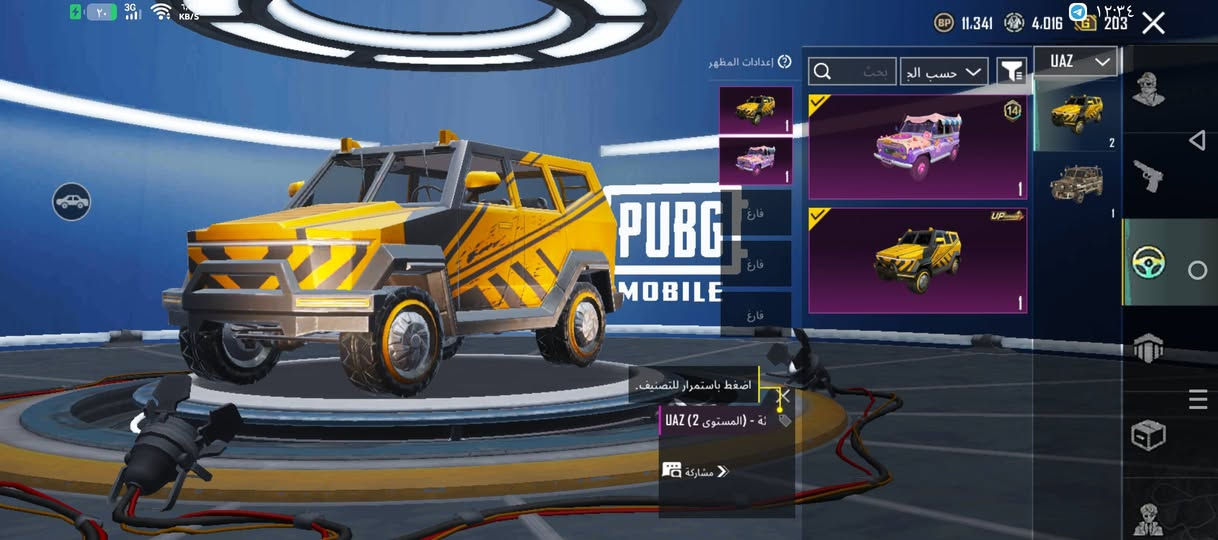
Task: Open the UAZ vehicle type dropdown
Action: click(x=1076, y=62)
